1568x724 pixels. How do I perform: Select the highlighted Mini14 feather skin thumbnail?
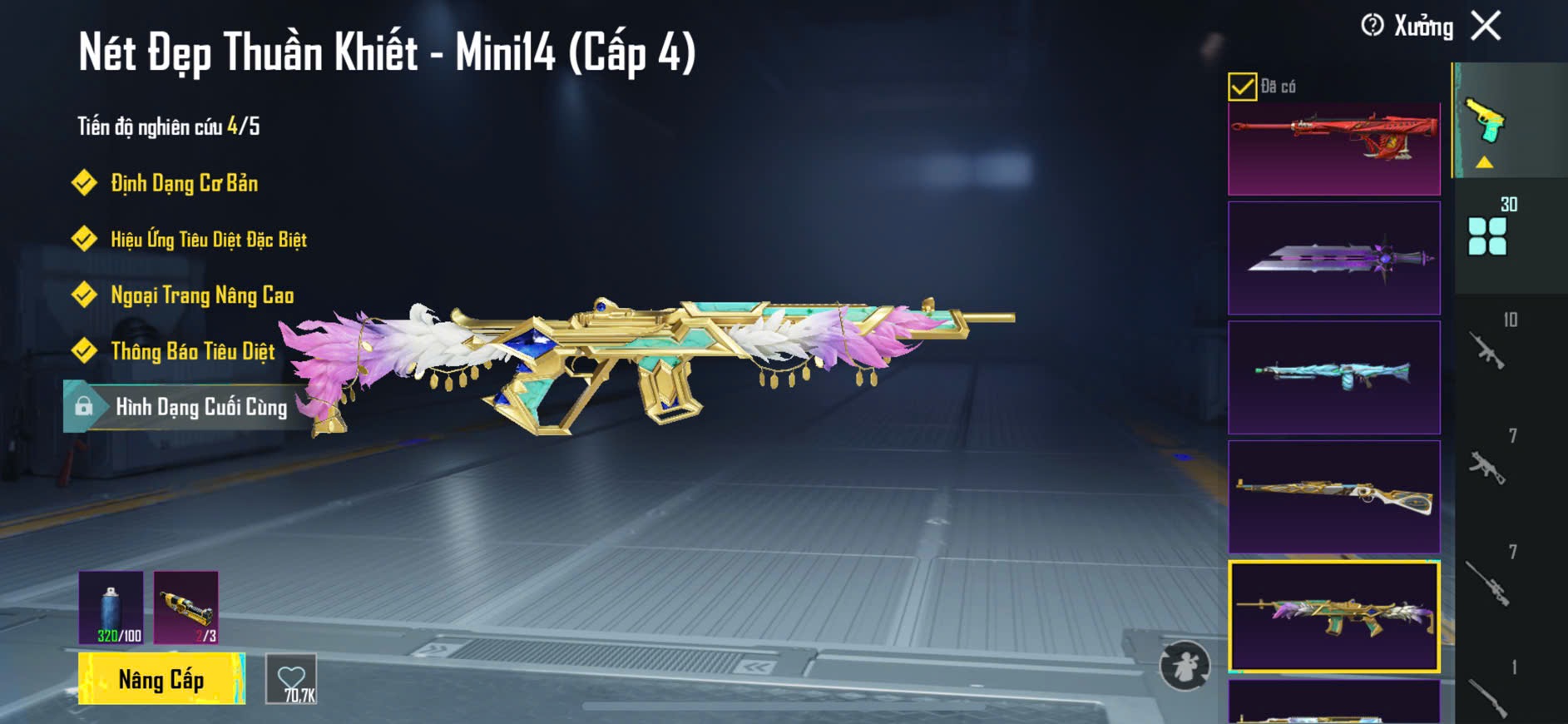point(1333,616)
